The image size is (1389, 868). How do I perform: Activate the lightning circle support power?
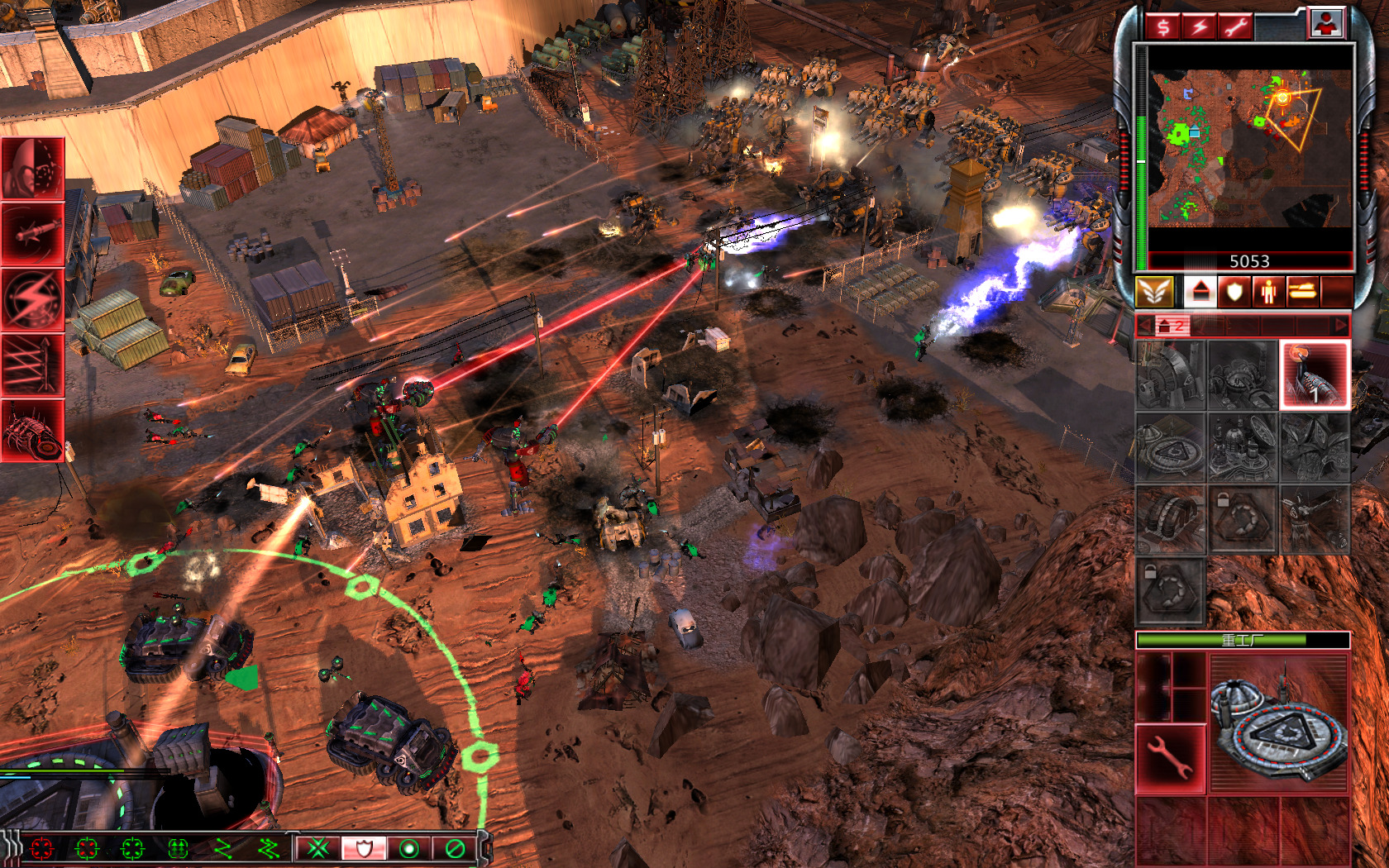(x=33, y=299)
